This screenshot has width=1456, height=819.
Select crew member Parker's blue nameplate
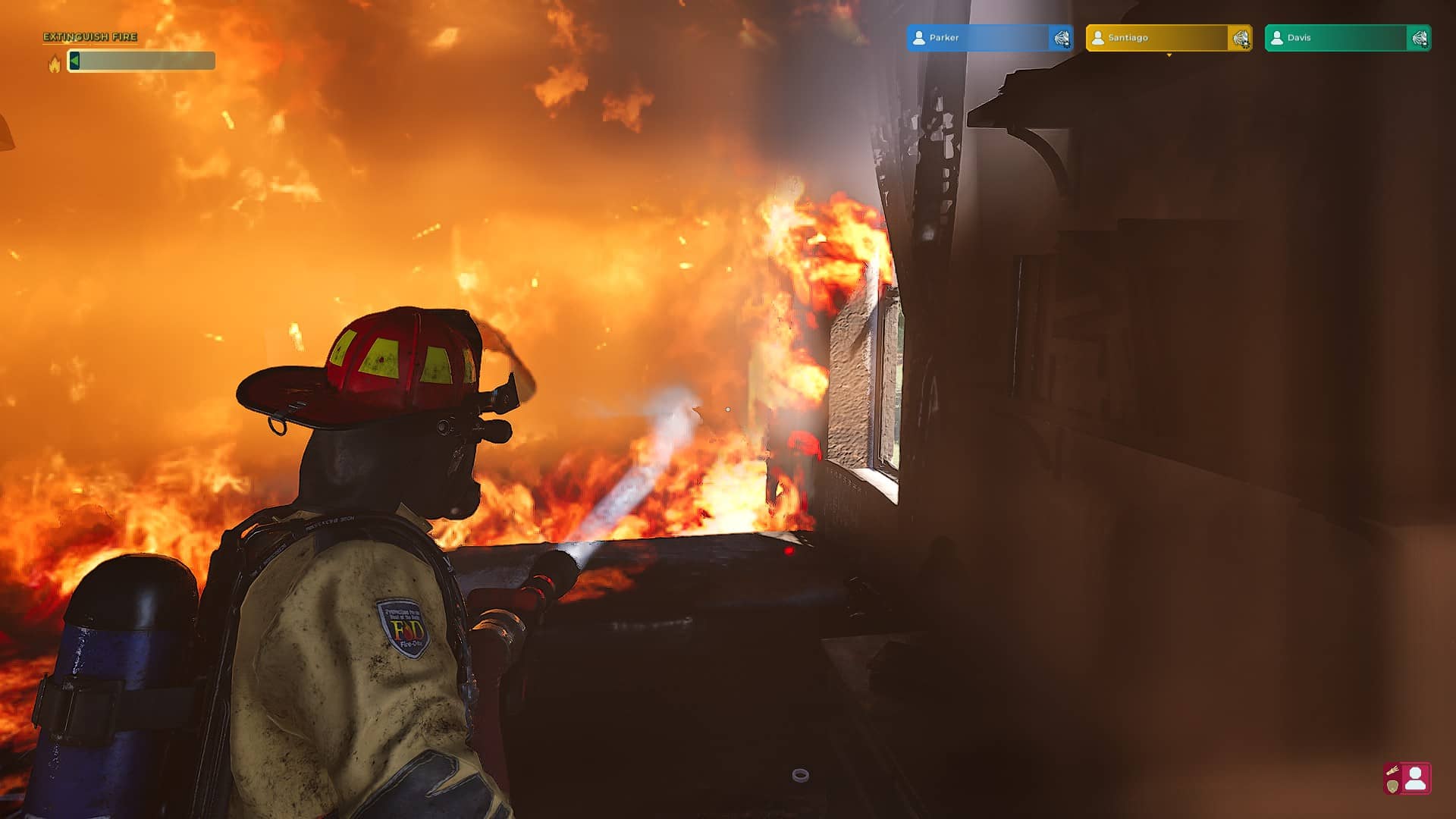pyautogui.click(x=977, y=38)
